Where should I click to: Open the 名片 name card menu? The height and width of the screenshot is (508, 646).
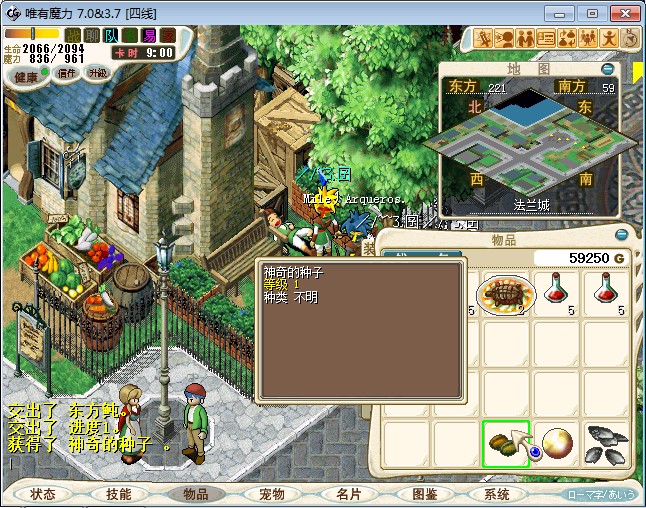pyautogui.click(x=347, y=494)
